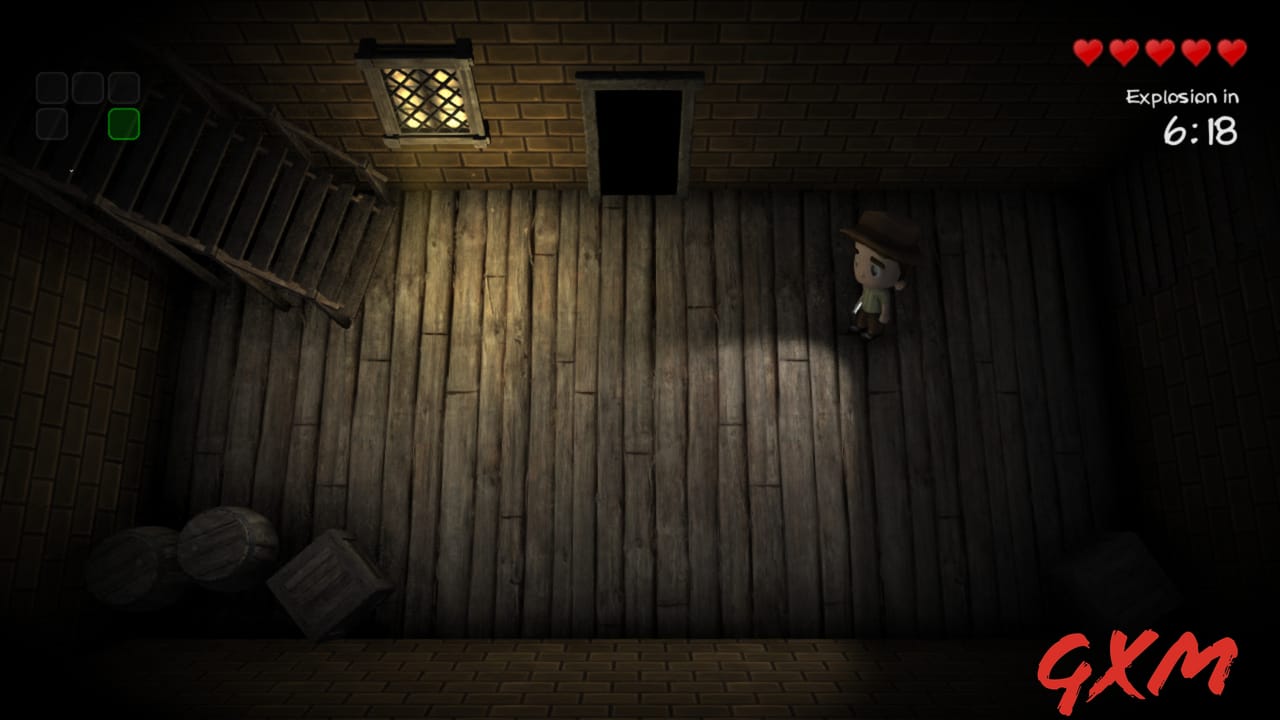Click the red GXM watermark

point(1136,662)
